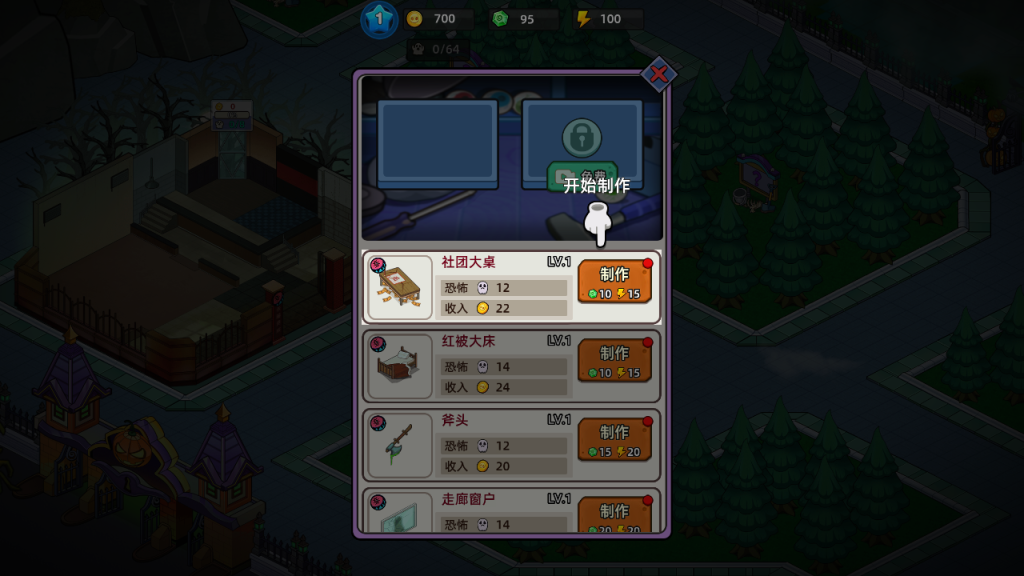
Task: Select the 斧头 axe thumbnail
Action: (x=400, y=445)
